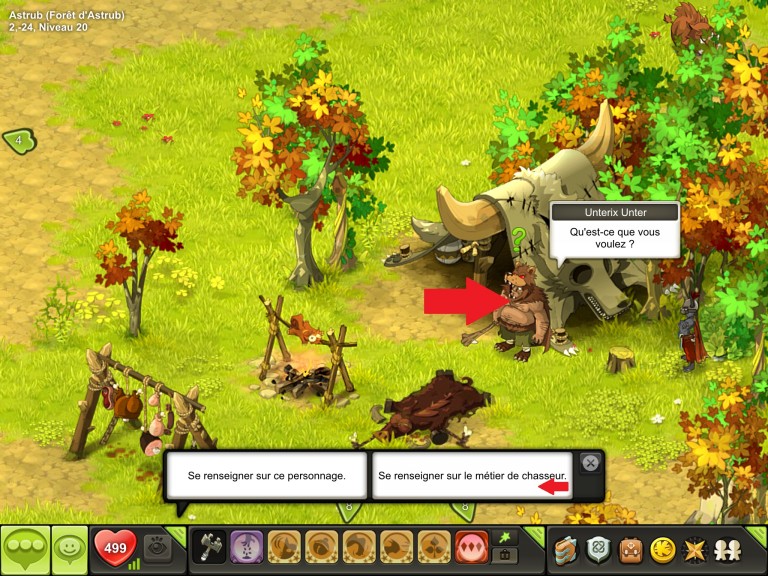Open the smiley emotes button

(x=69, y=549)
